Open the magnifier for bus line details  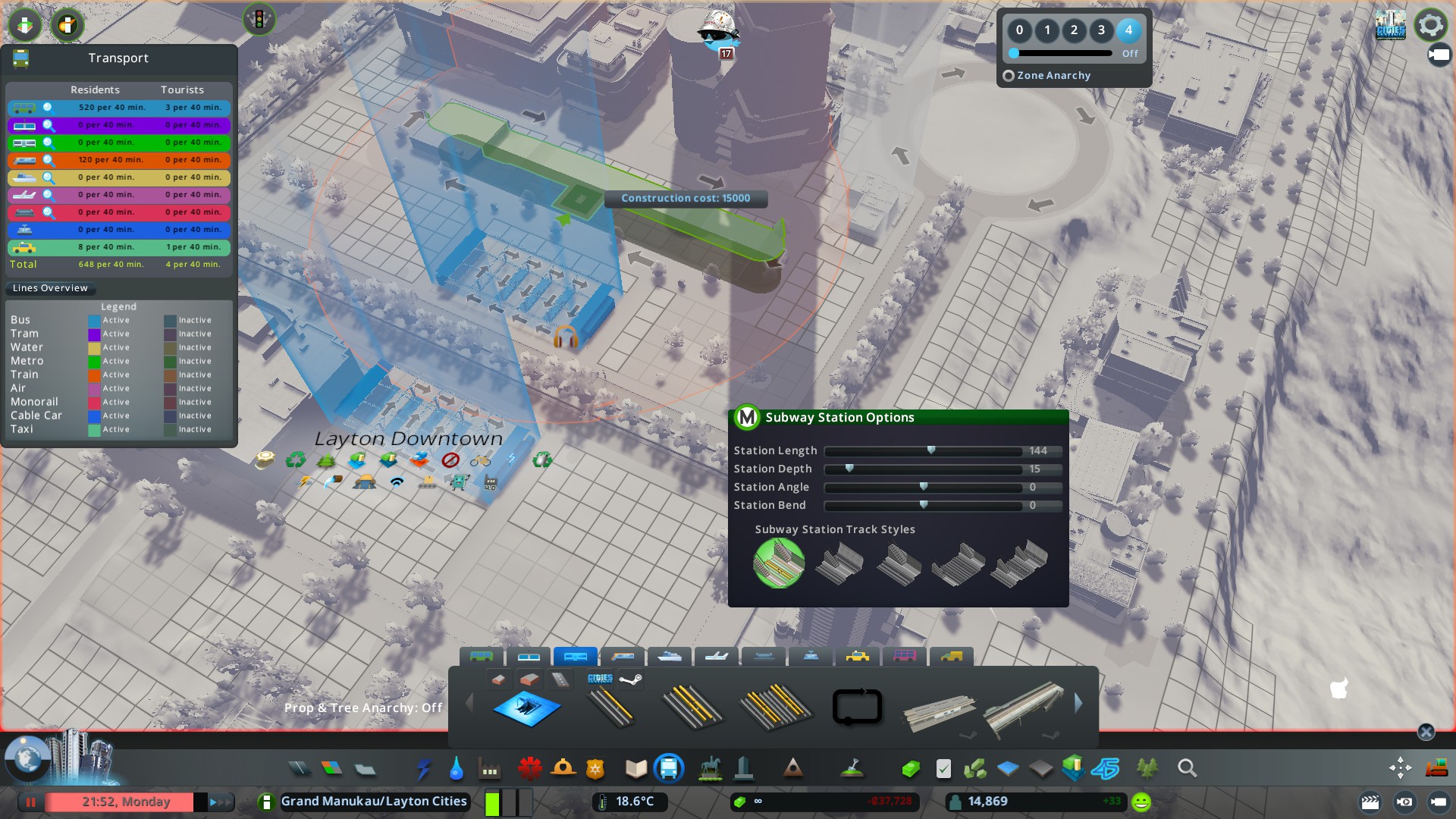[x=49, y=108]
